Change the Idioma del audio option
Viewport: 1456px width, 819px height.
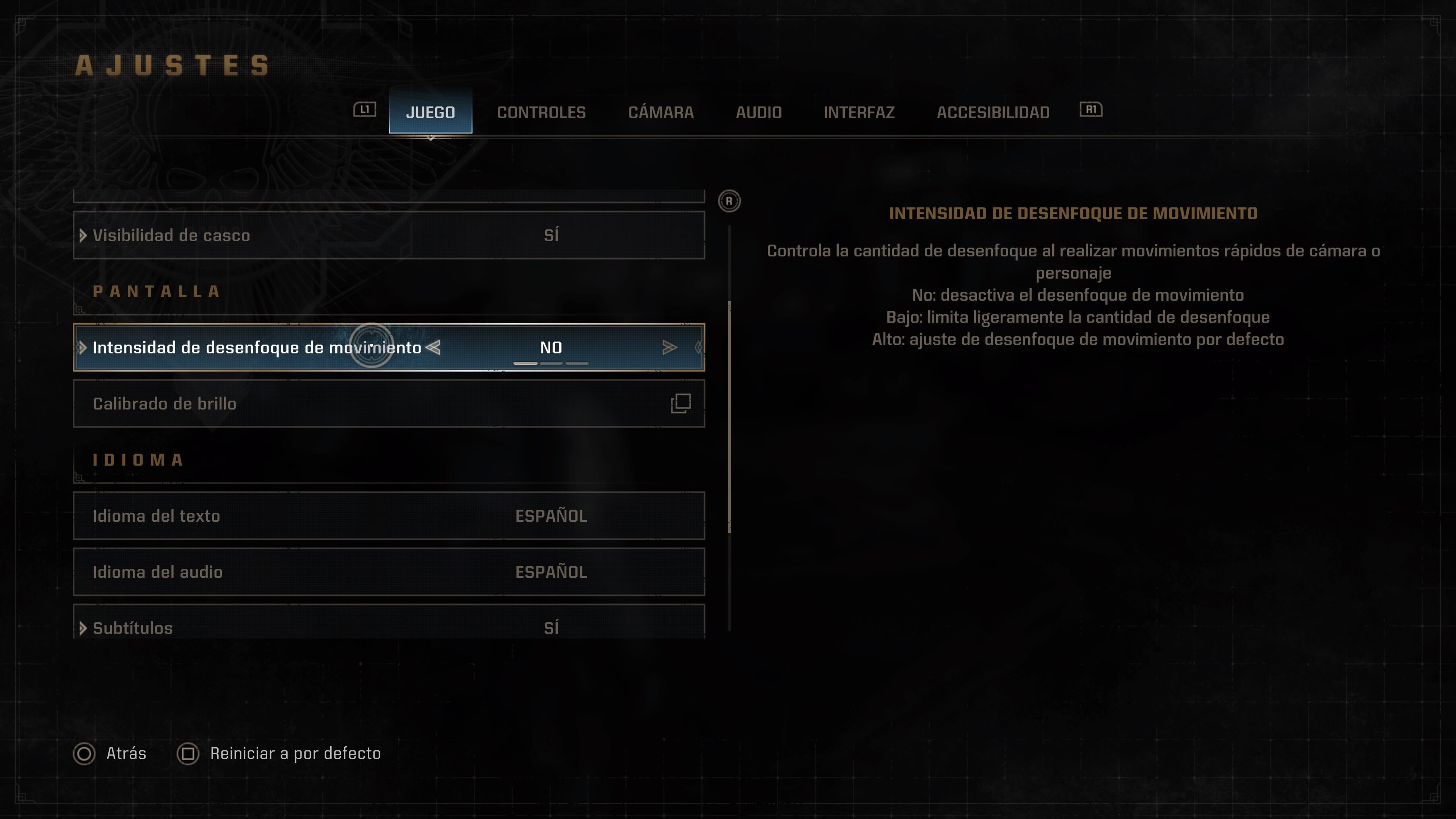click(x=389, y=571)
